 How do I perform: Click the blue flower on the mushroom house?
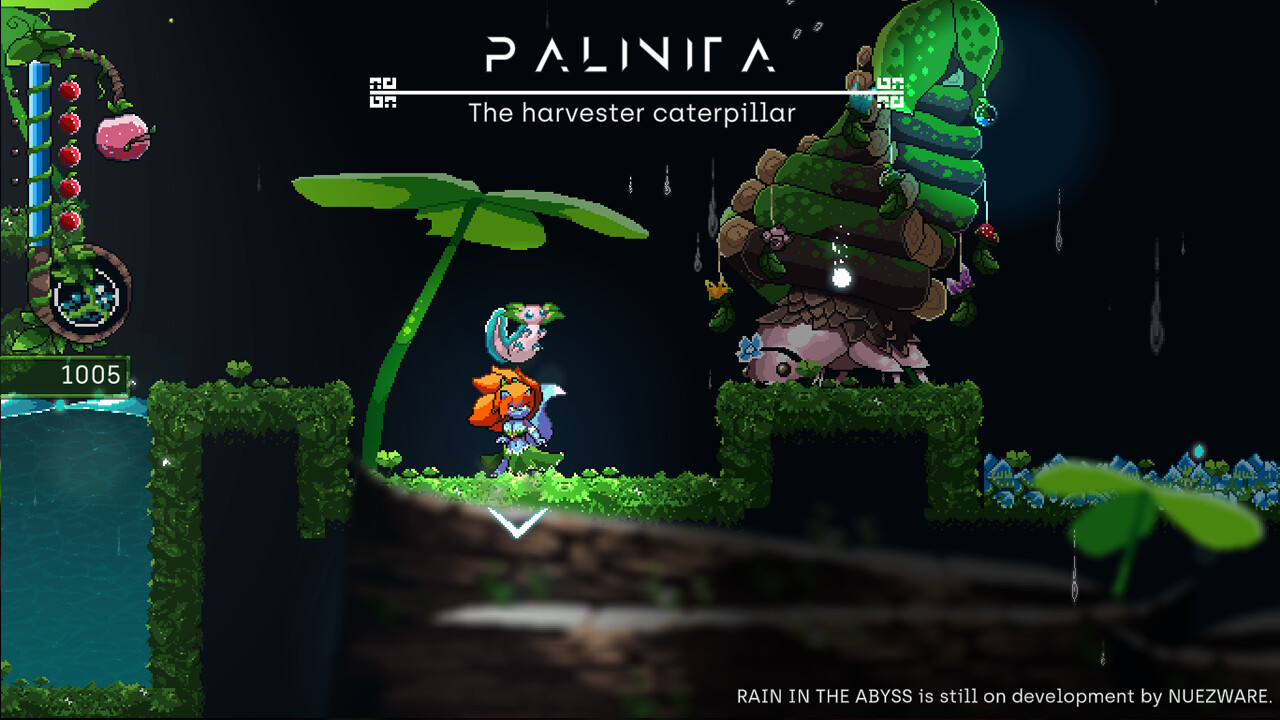pos(749,347)
